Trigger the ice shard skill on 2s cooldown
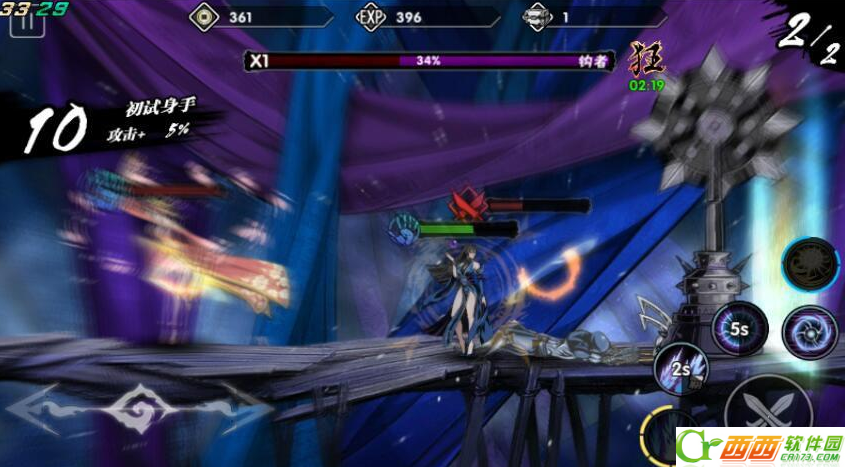Viewport: 845px width, 467px height. [681, 369]
